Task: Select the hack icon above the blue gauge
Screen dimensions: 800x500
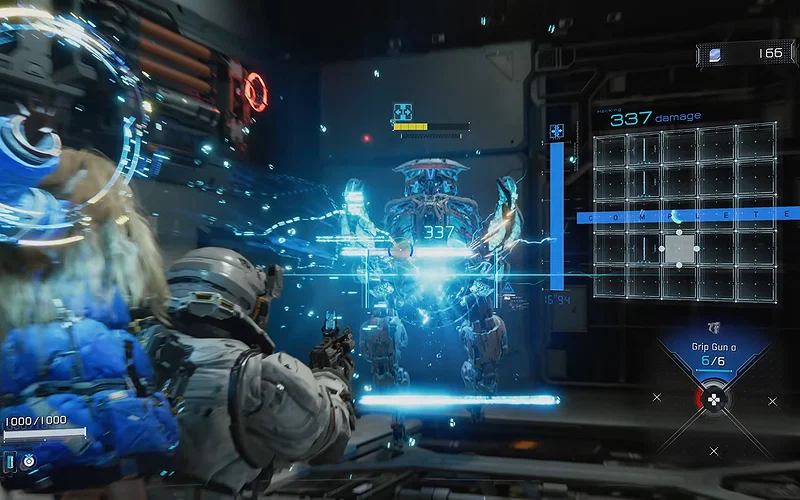Action: [556, 131]
